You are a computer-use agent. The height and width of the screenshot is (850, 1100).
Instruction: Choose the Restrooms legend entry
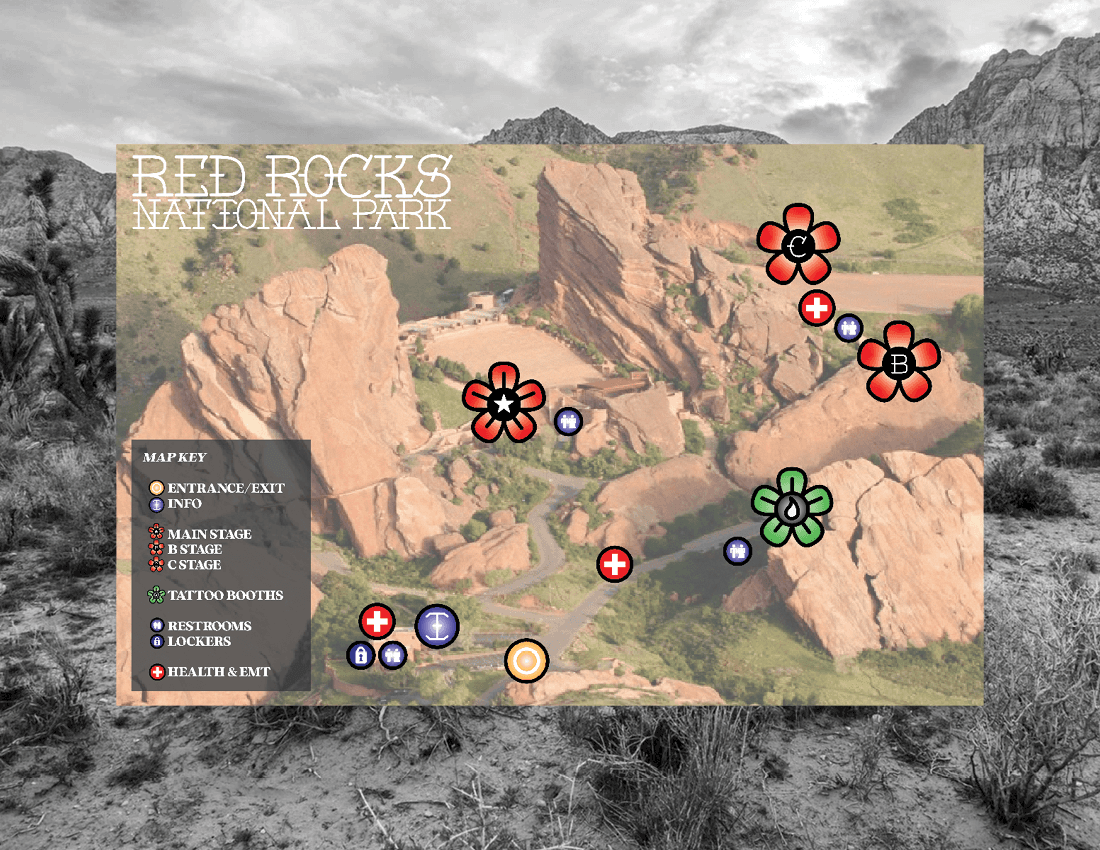coord(209,626)
